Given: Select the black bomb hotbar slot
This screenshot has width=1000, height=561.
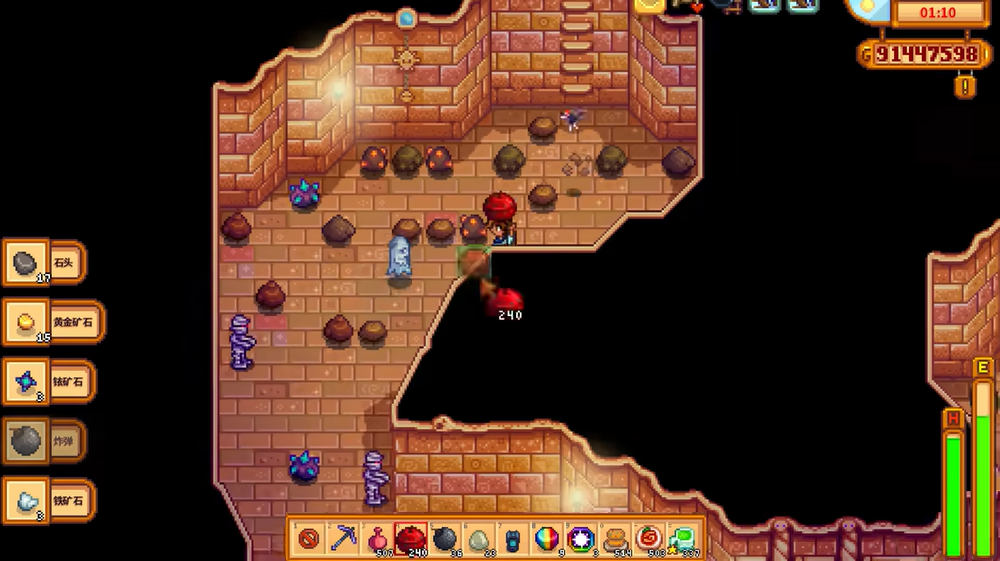Looking at the screenshot, I should pos(445,539).
